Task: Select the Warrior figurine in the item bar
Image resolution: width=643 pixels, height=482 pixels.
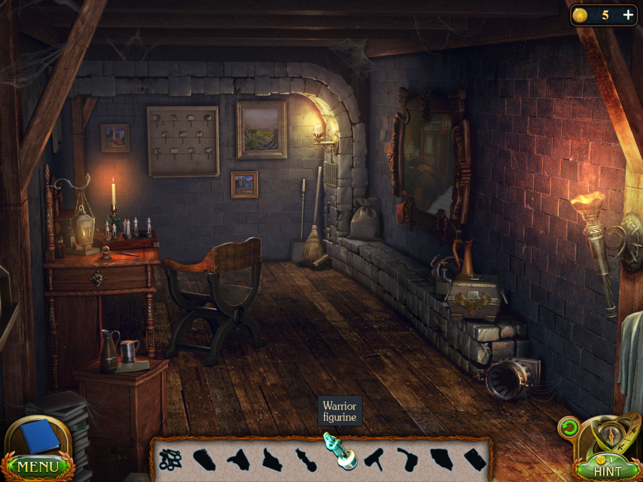Action: pyautogui.click(x=338, y=452)
